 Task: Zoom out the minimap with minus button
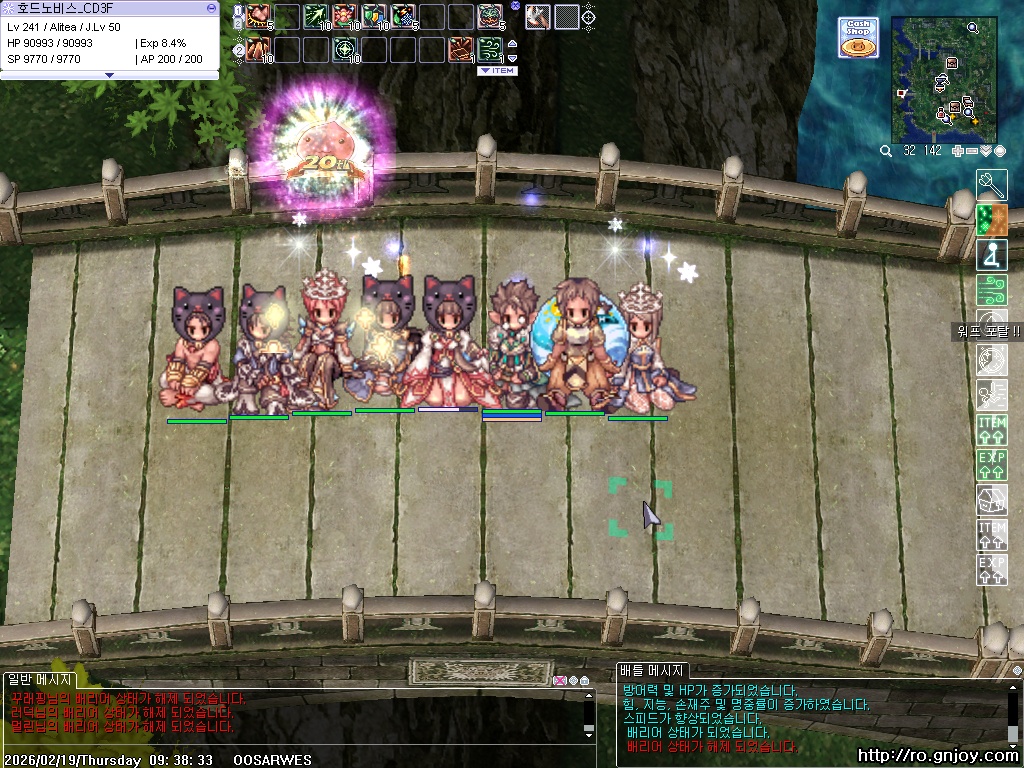click(972, 151)
